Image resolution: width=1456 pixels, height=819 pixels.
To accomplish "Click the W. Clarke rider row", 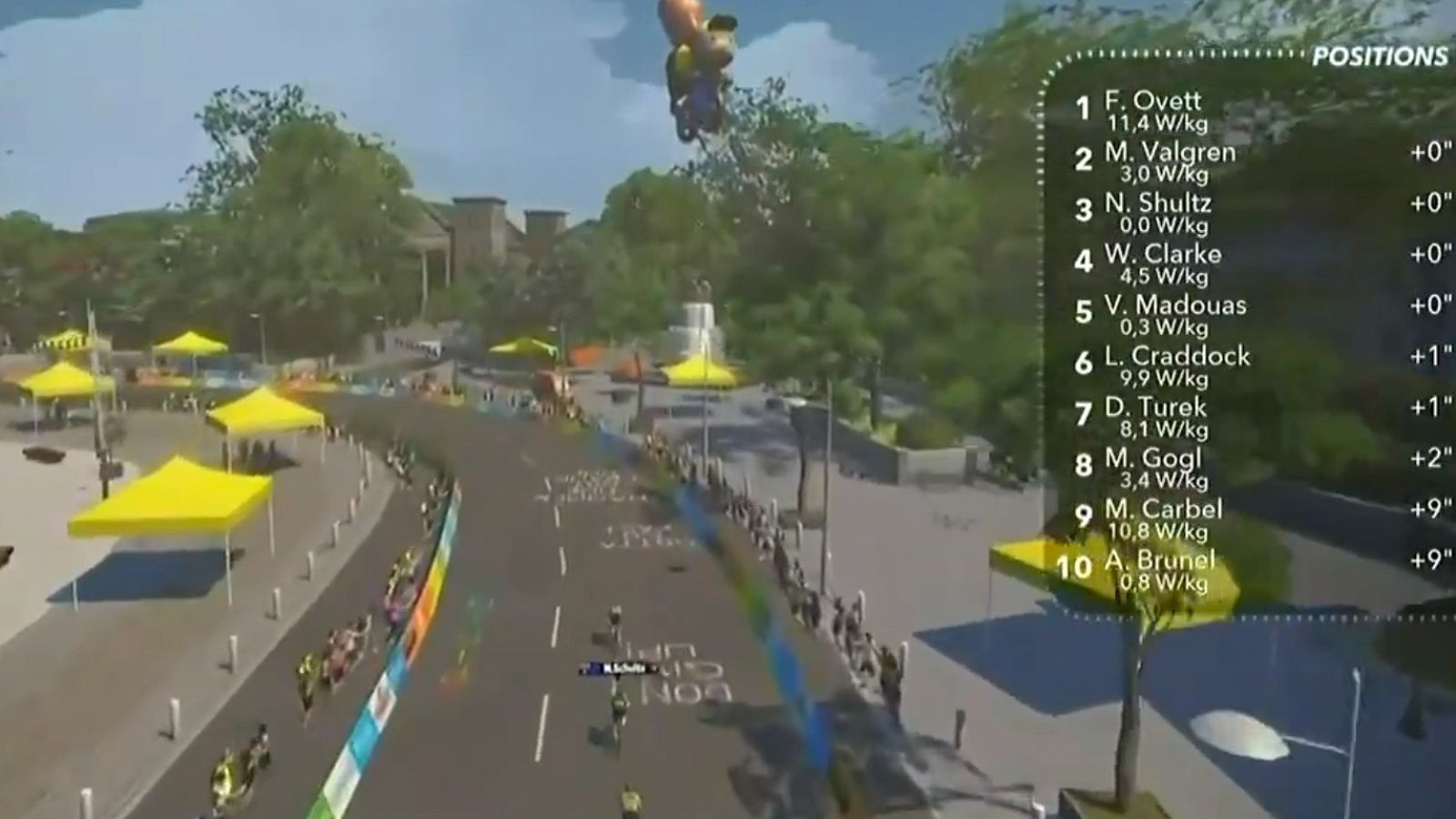I will [1165, 256].
